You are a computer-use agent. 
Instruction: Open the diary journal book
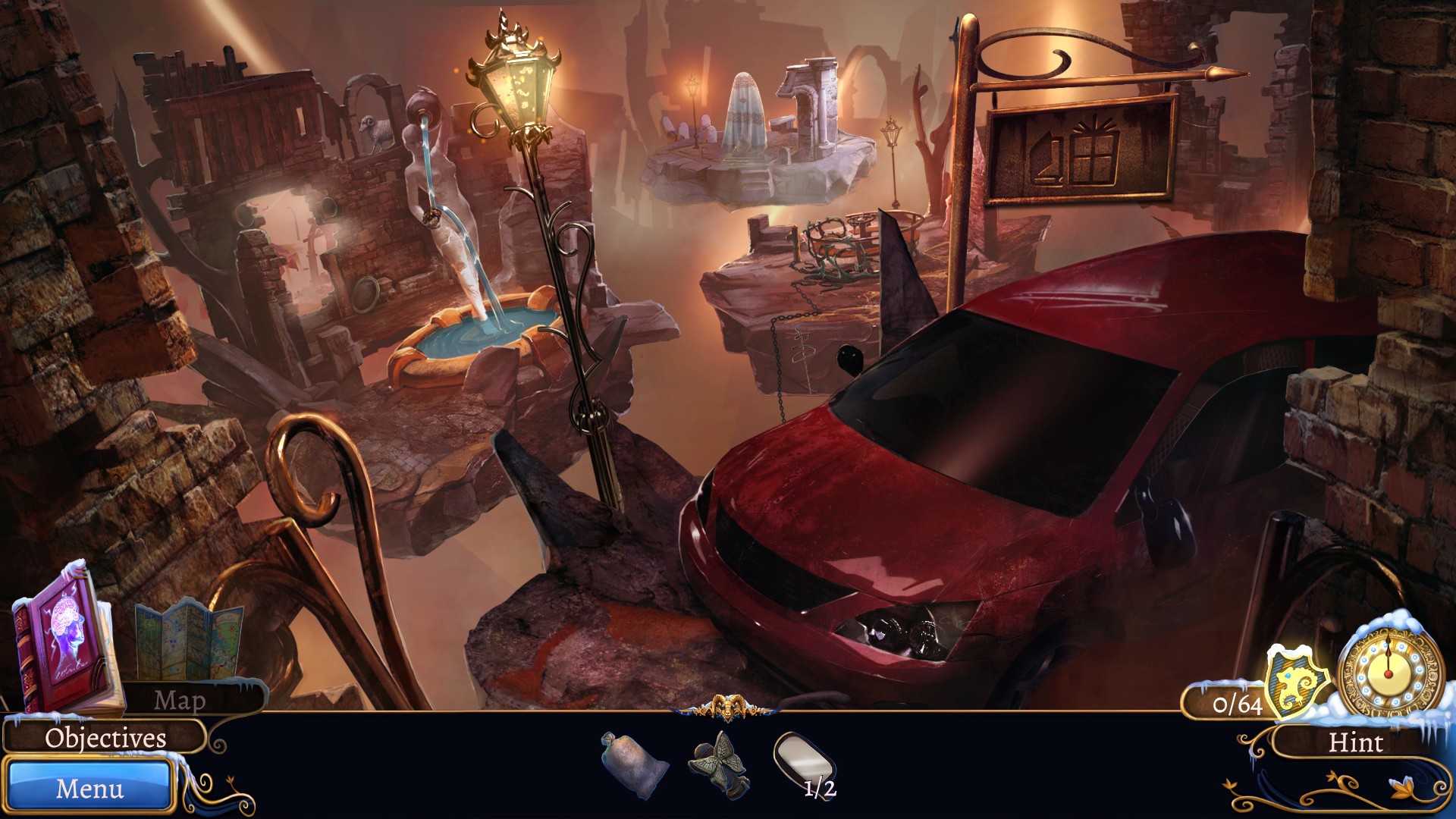click(x=64, y=648)
